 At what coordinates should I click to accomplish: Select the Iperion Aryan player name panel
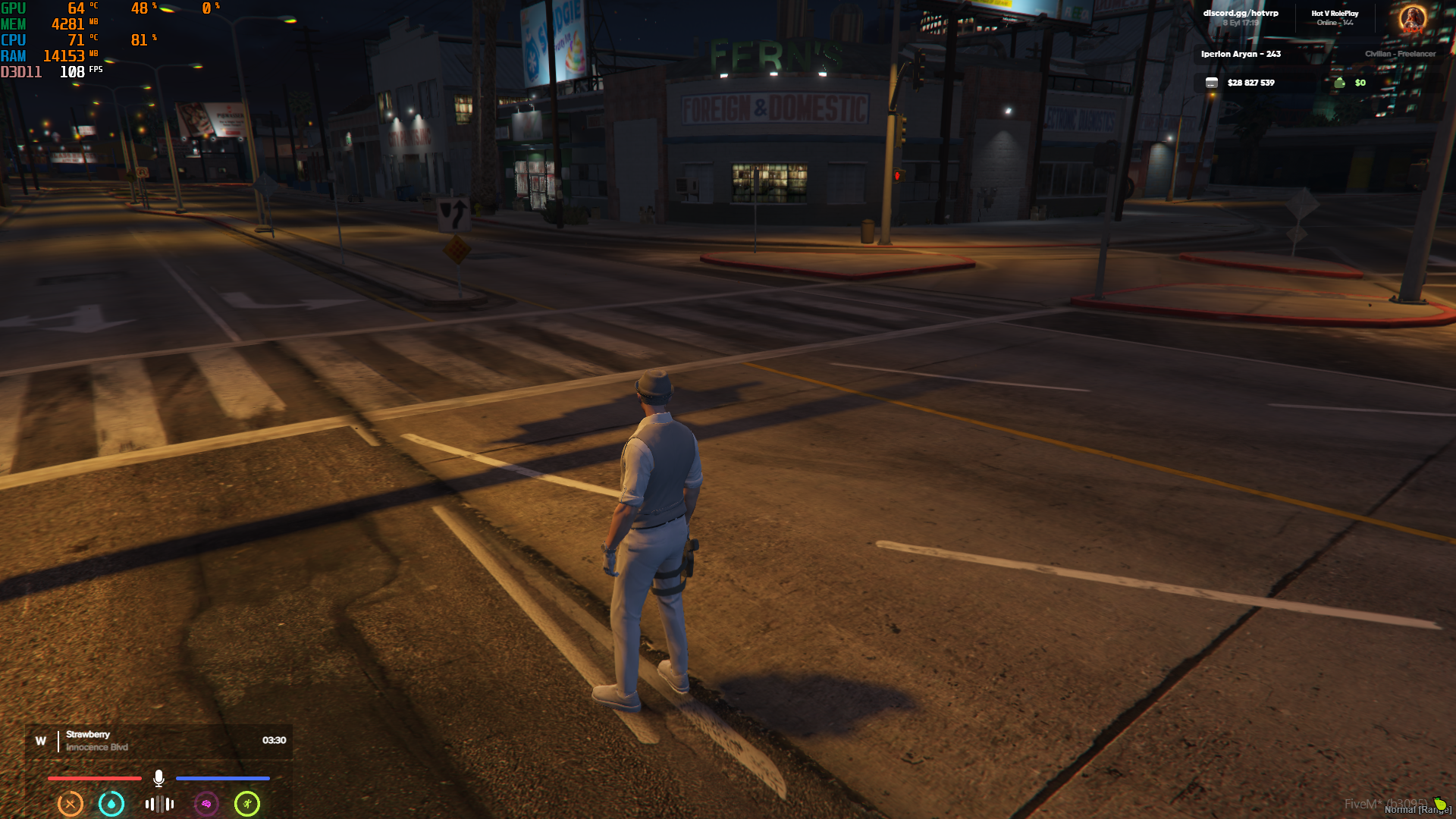click(x=1241, y=54)
